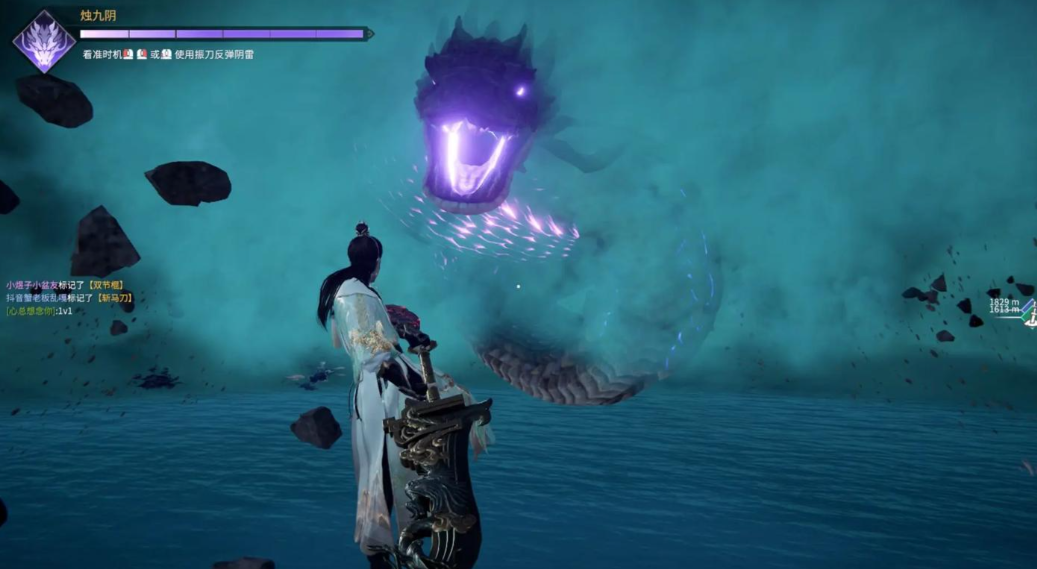Click the 烛九阴 boss dragon portrait

coord(43,42)
